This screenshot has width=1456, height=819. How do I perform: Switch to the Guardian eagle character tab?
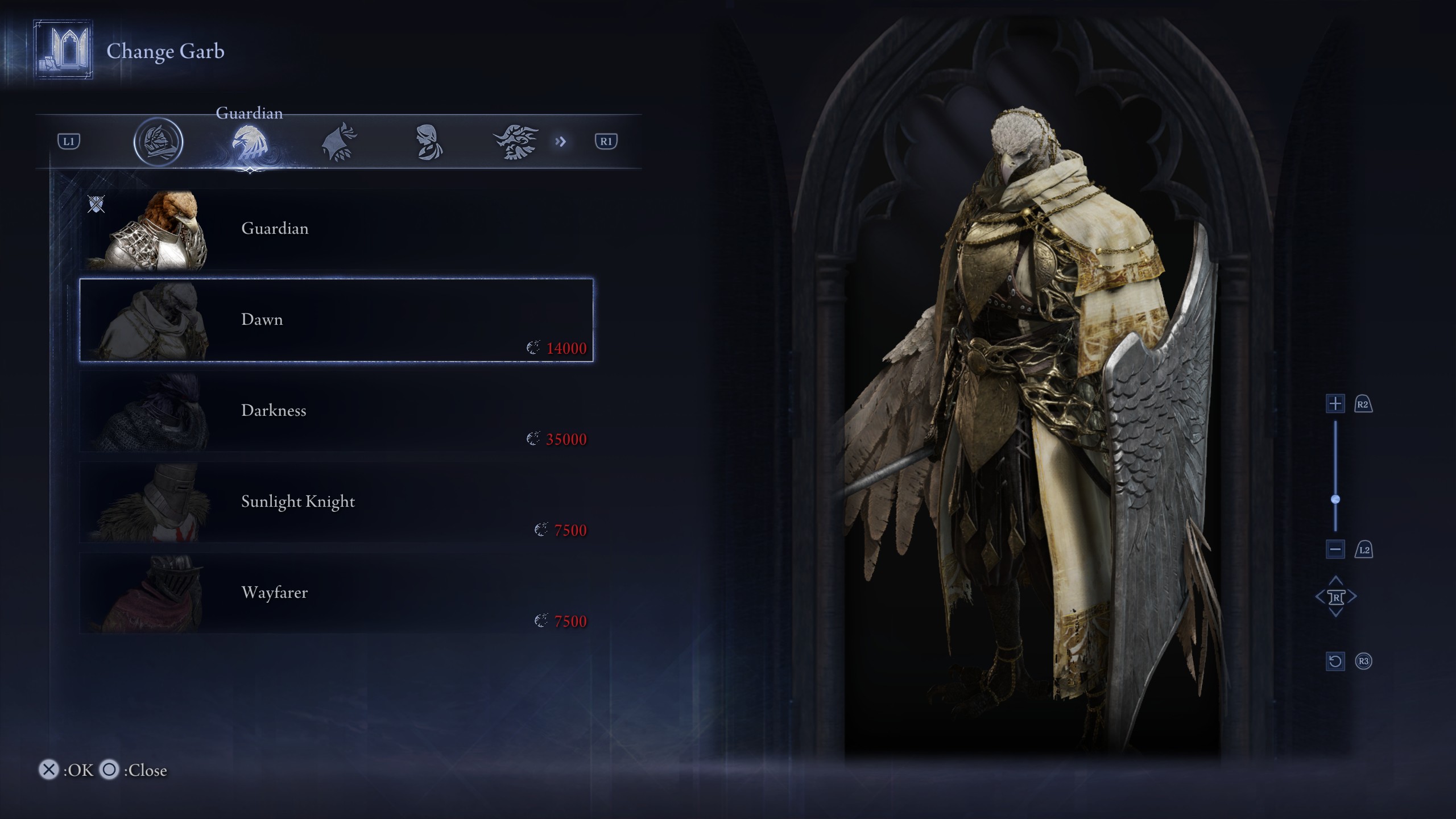coord(249,142)
